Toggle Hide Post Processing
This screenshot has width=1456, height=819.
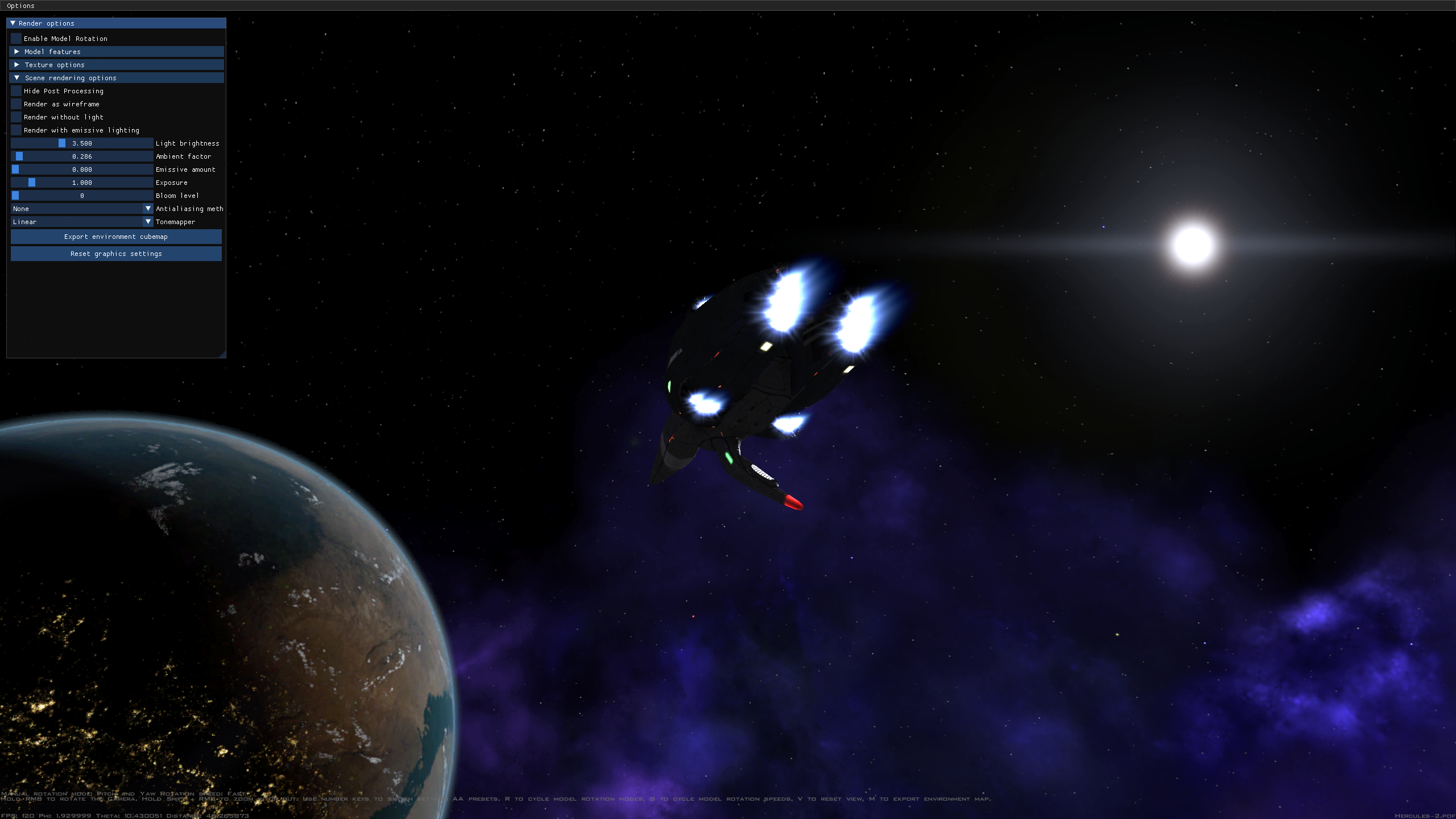tap(16, 91)
